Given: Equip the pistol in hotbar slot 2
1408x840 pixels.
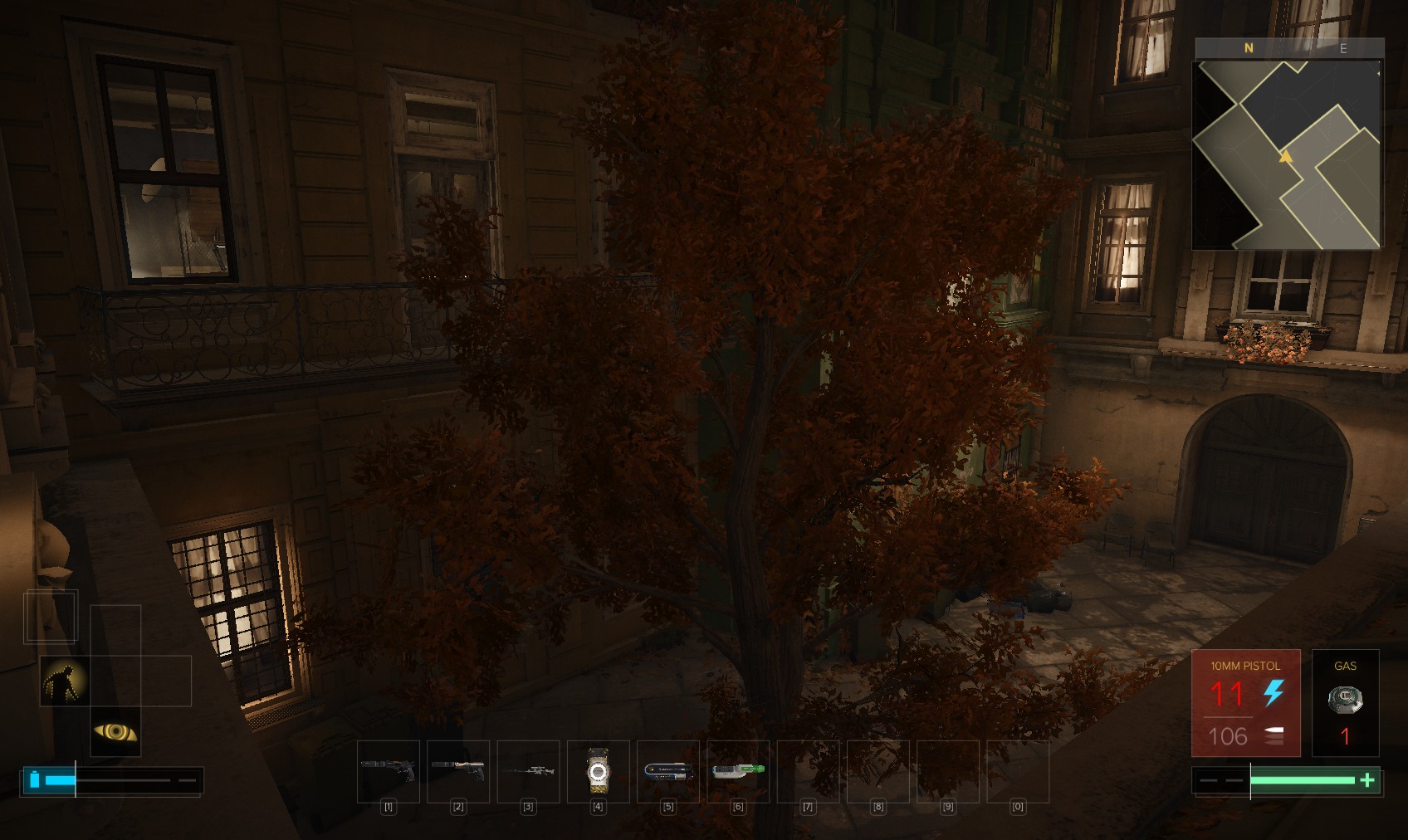Looking at the screenshot, I should pos(458,771).
